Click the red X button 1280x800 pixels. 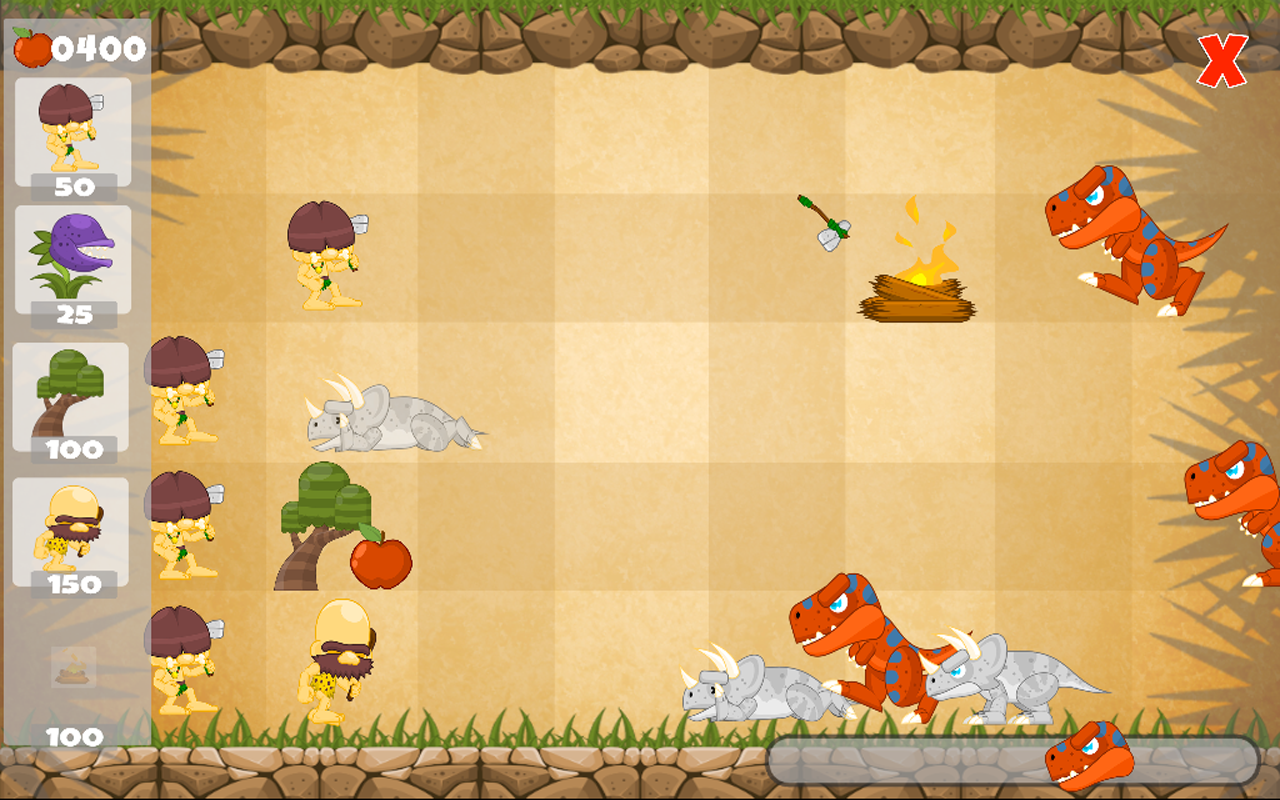[1222, 58]
